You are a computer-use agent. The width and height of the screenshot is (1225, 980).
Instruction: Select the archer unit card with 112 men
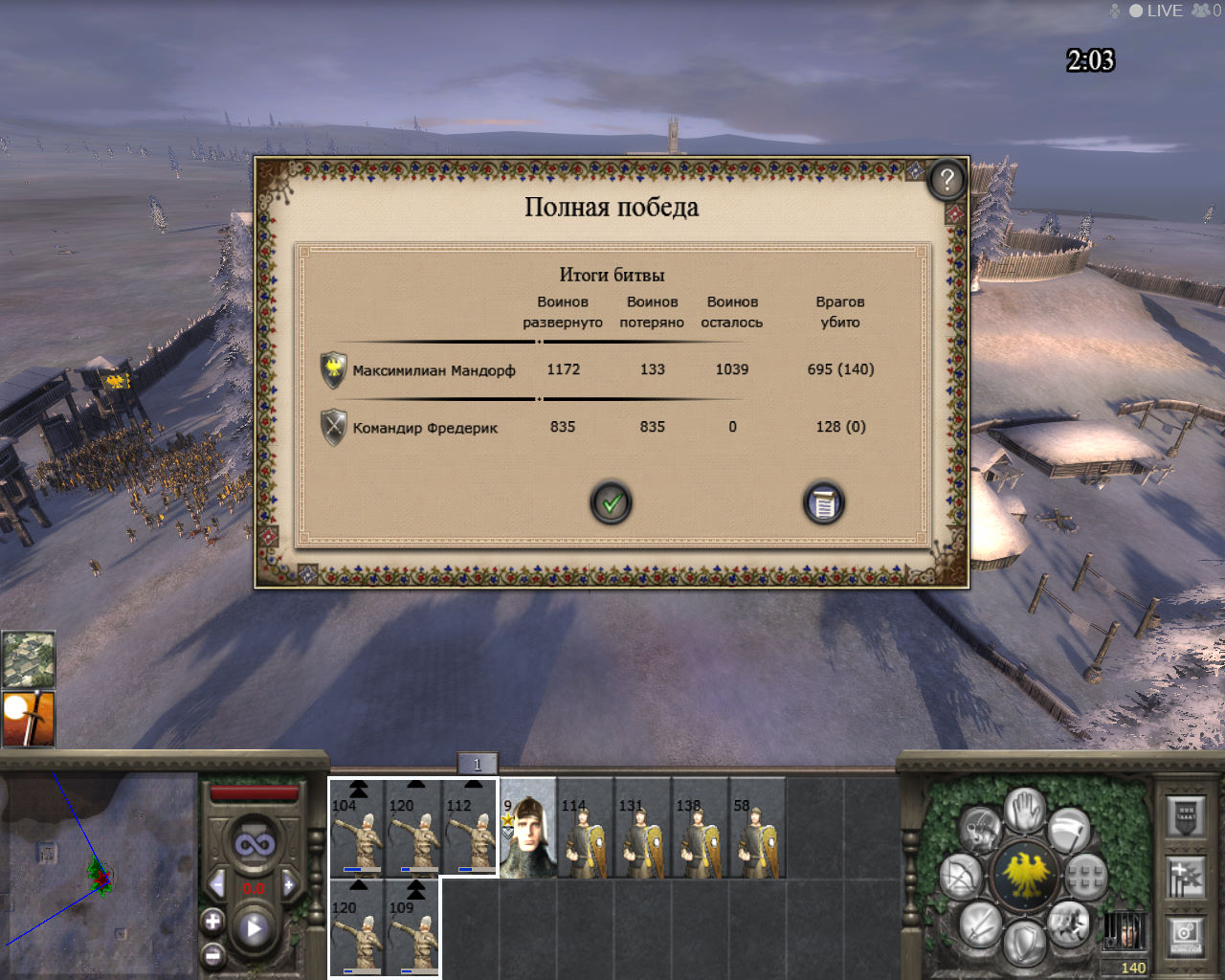(470, 829)
